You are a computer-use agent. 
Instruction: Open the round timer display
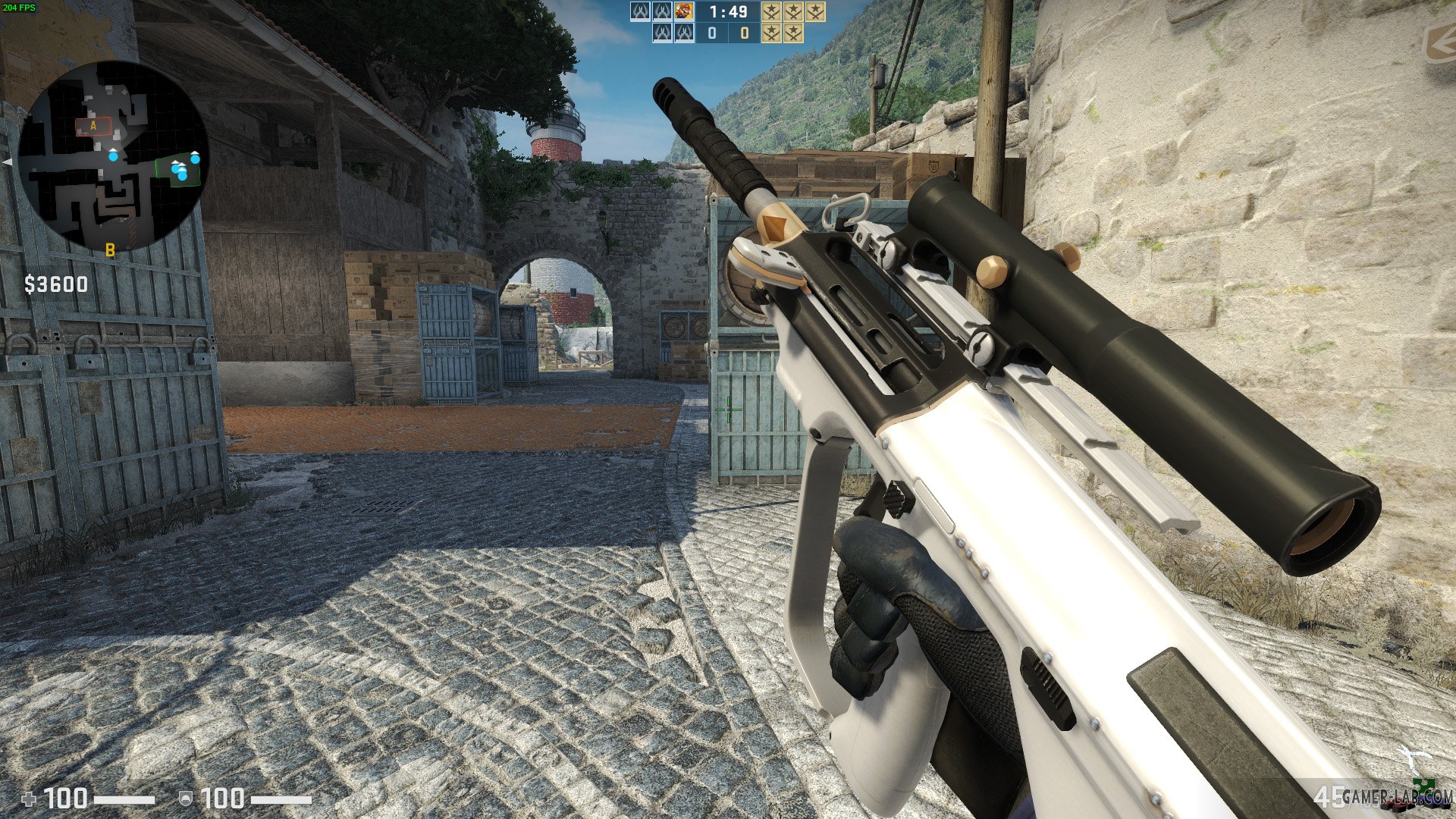point(726,12)
